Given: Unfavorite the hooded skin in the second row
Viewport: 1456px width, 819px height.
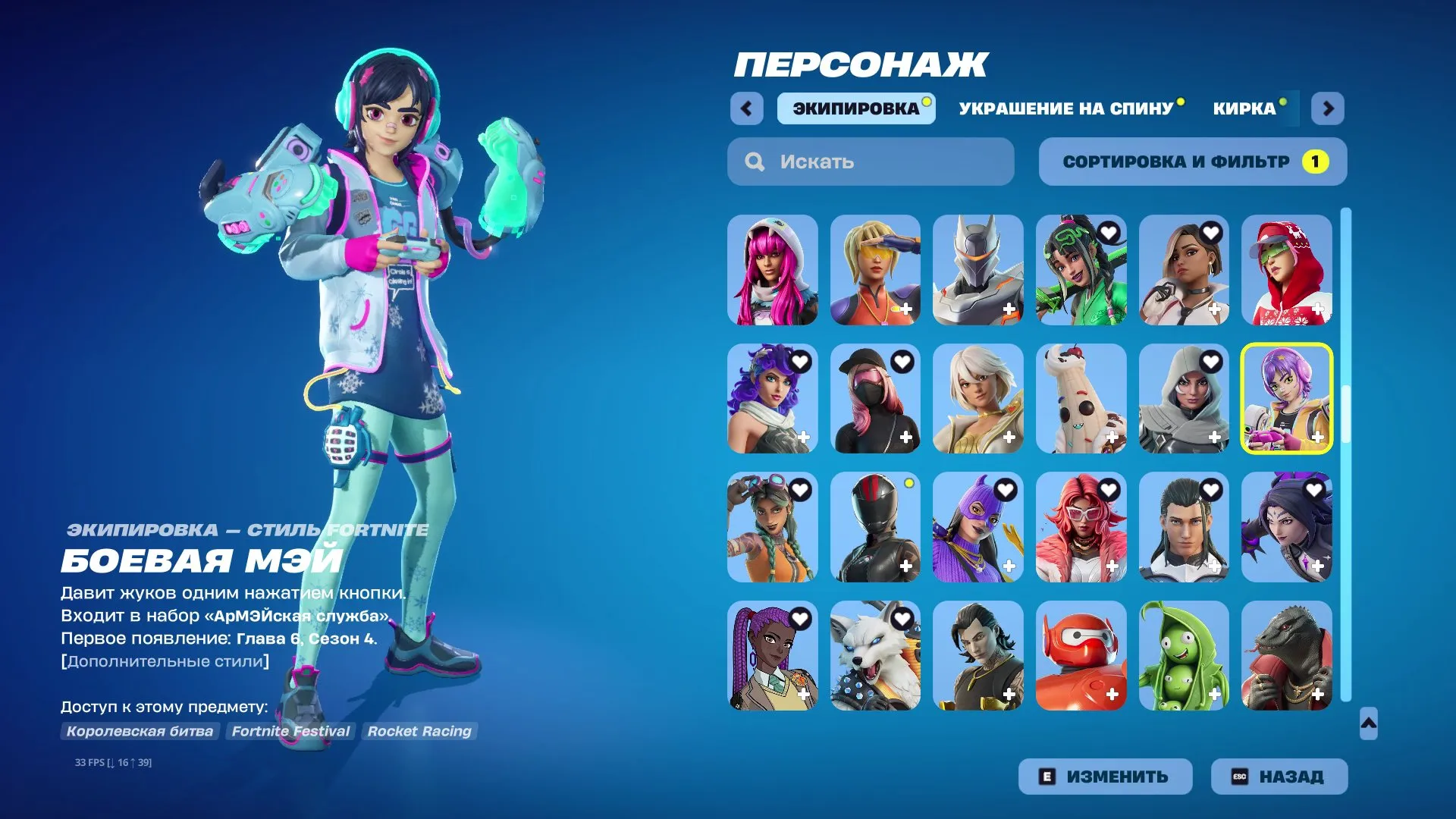Looking at the screenshot, I should coord(1210,361).
